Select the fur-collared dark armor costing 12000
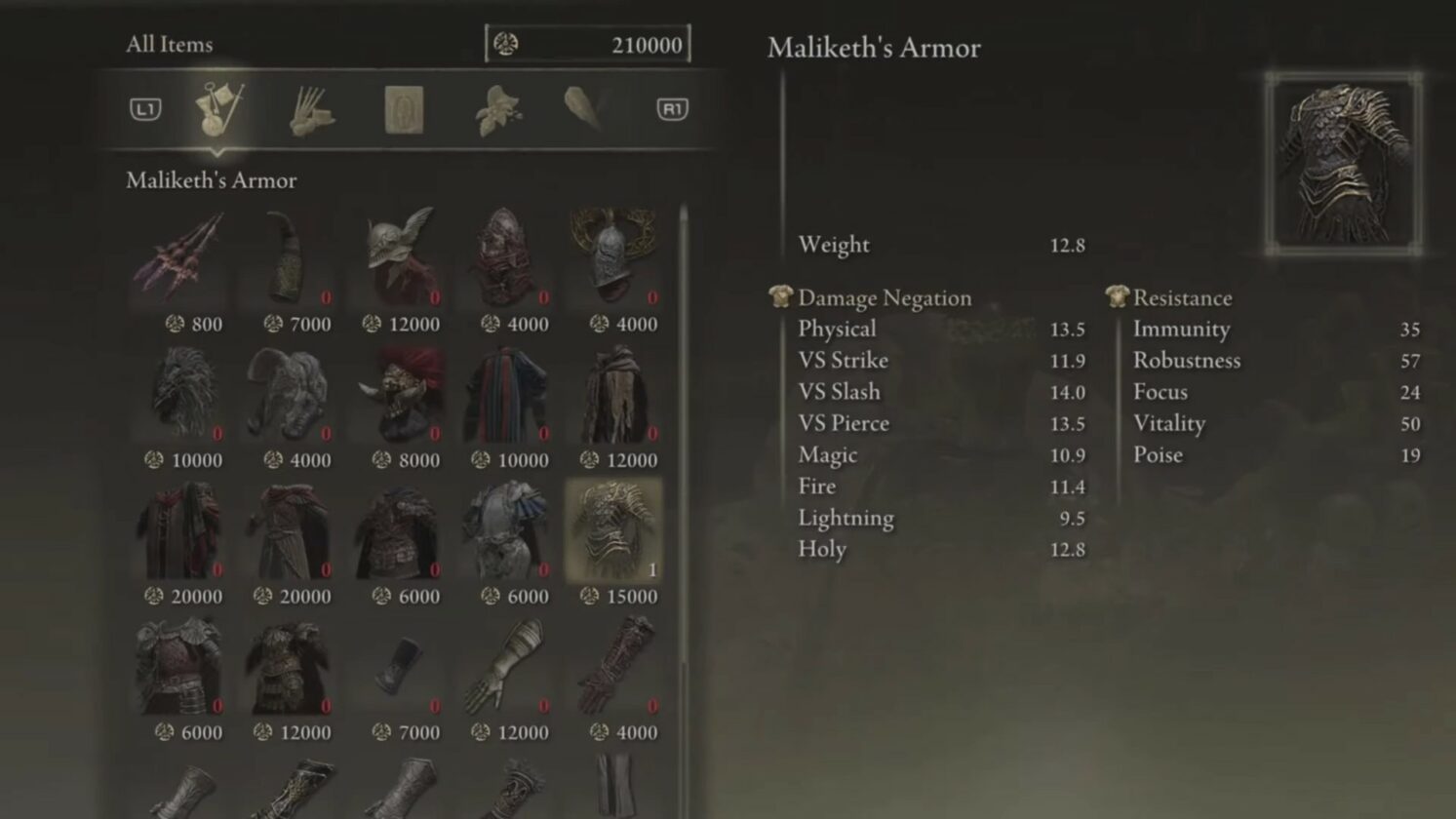Screen dimensions: 1456x819 289,667
